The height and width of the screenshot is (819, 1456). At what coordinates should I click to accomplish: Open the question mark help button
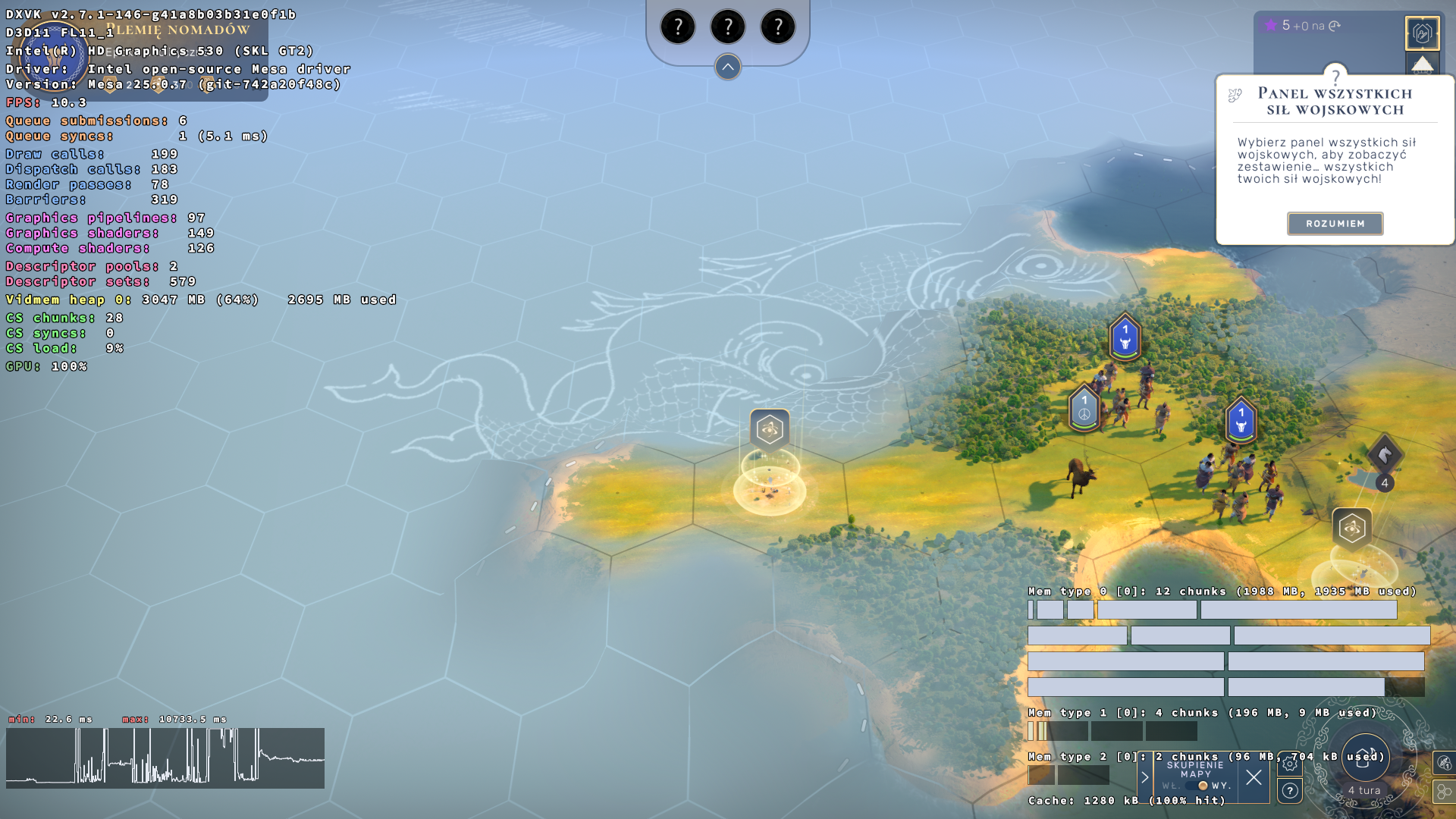(1290, 791)
